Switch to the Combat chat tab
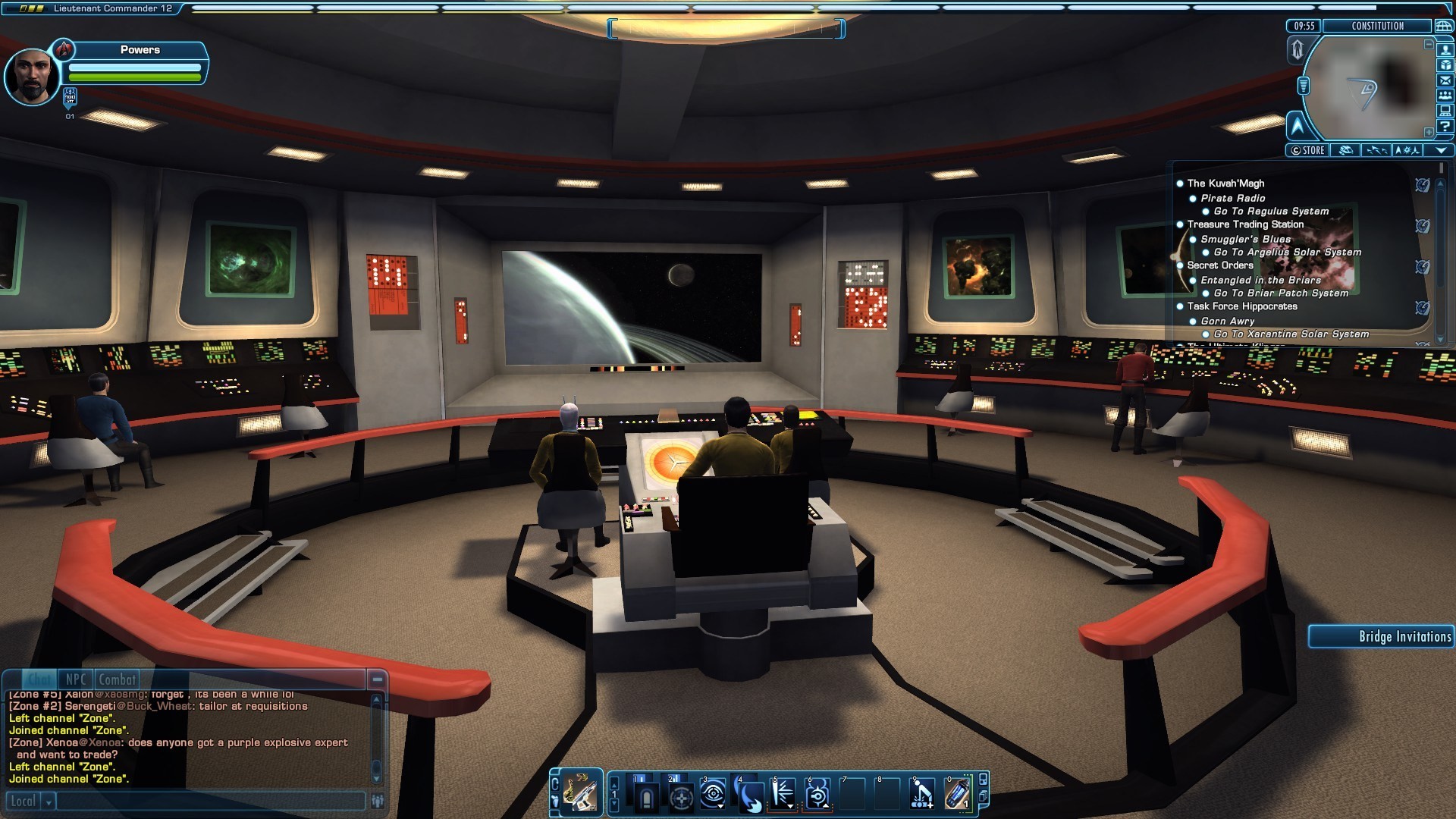 [117, 679]
